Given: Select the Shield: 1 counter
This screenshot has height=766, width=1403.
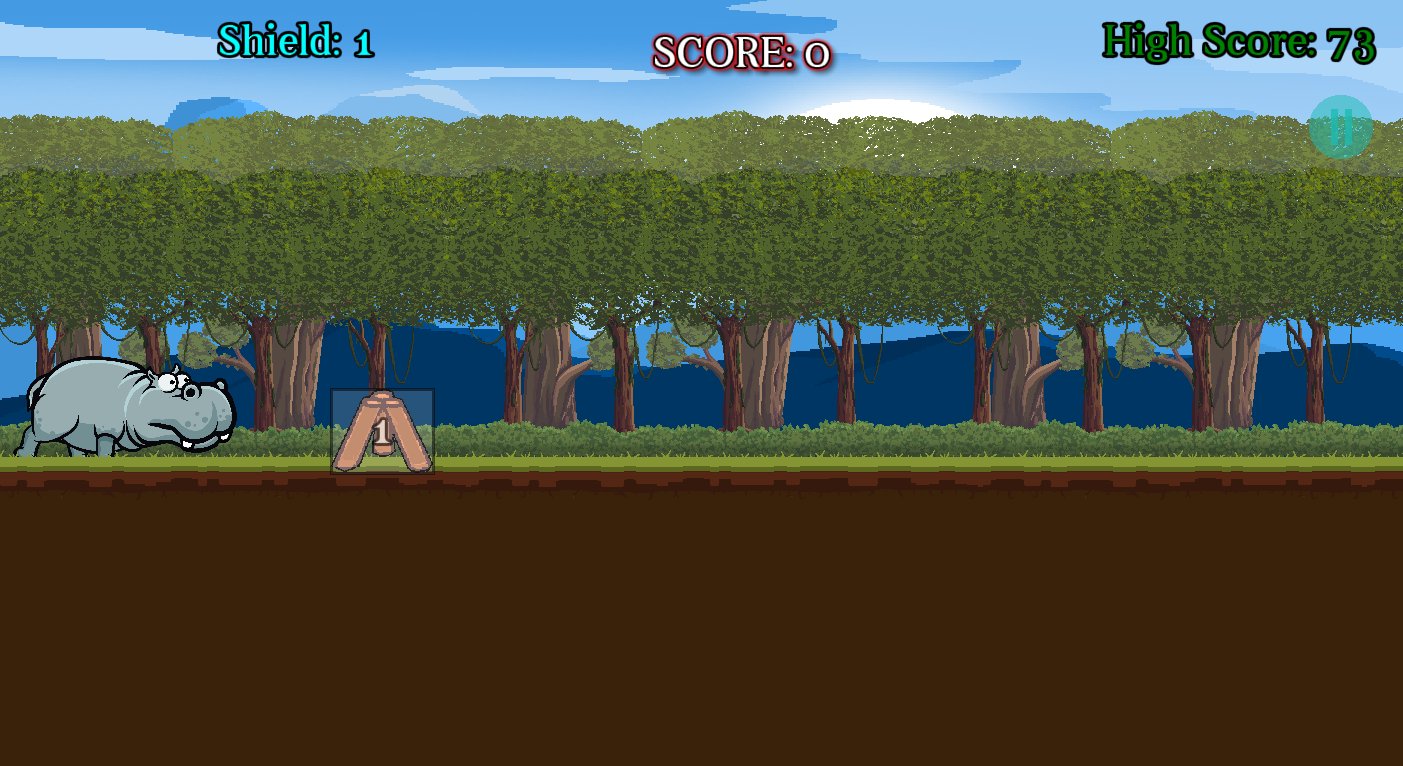Looking at the screenshot, I should [294, 41].
